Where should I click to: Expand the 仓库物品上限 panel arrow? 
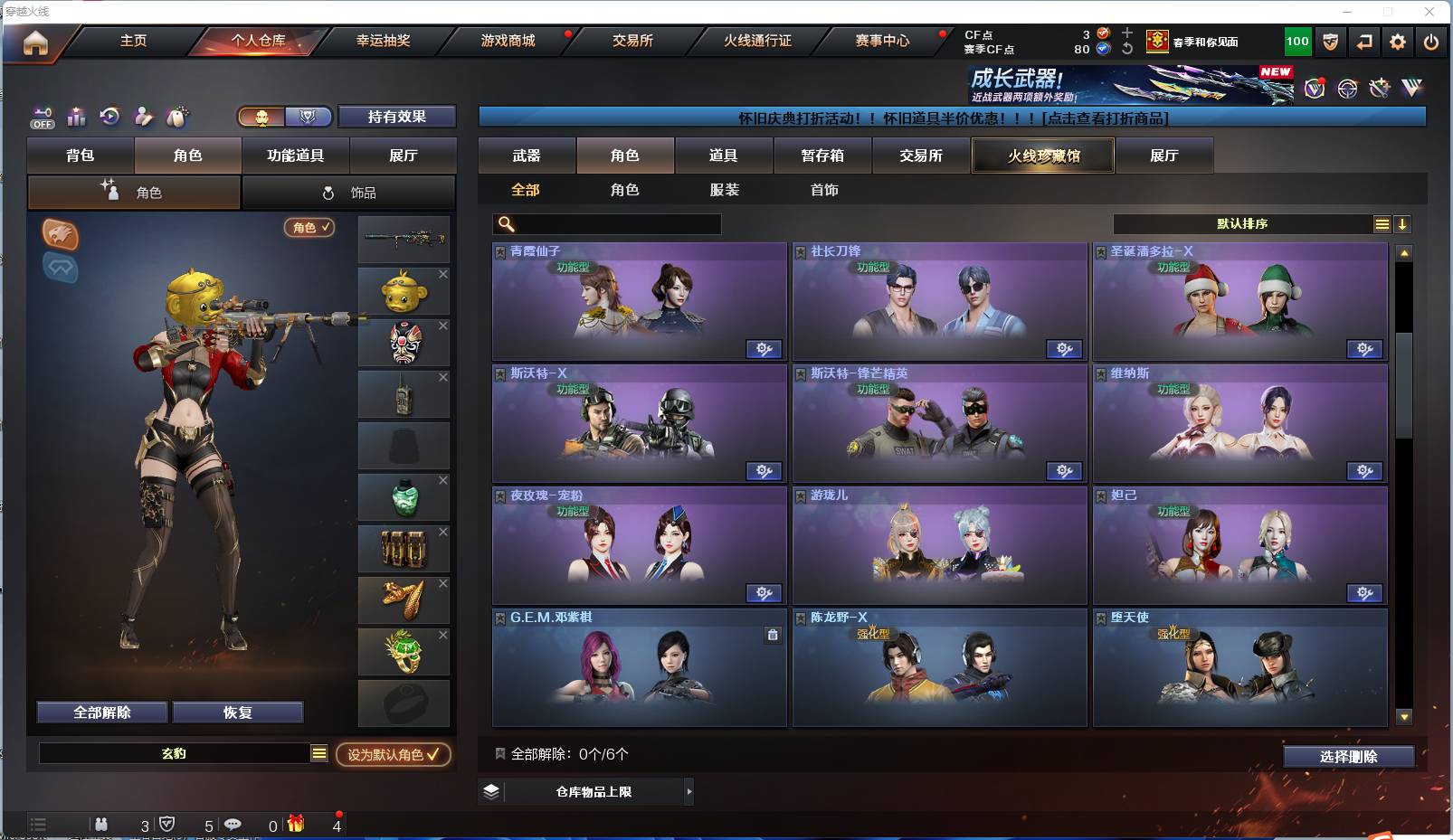click(689, 791)
